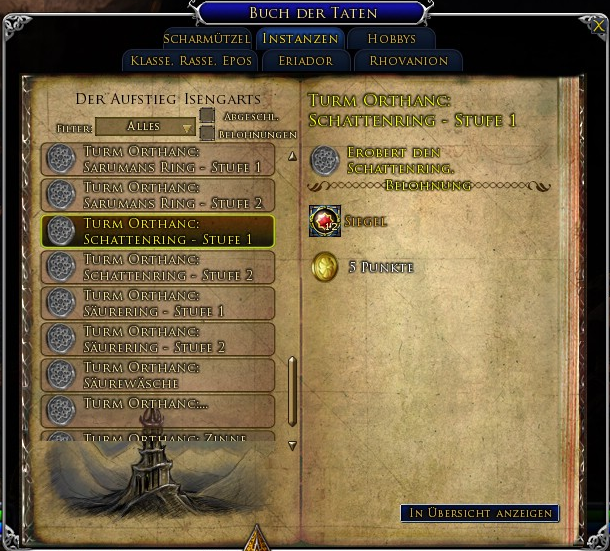Switch to the Scharmützel tab

tap(207, 39)
